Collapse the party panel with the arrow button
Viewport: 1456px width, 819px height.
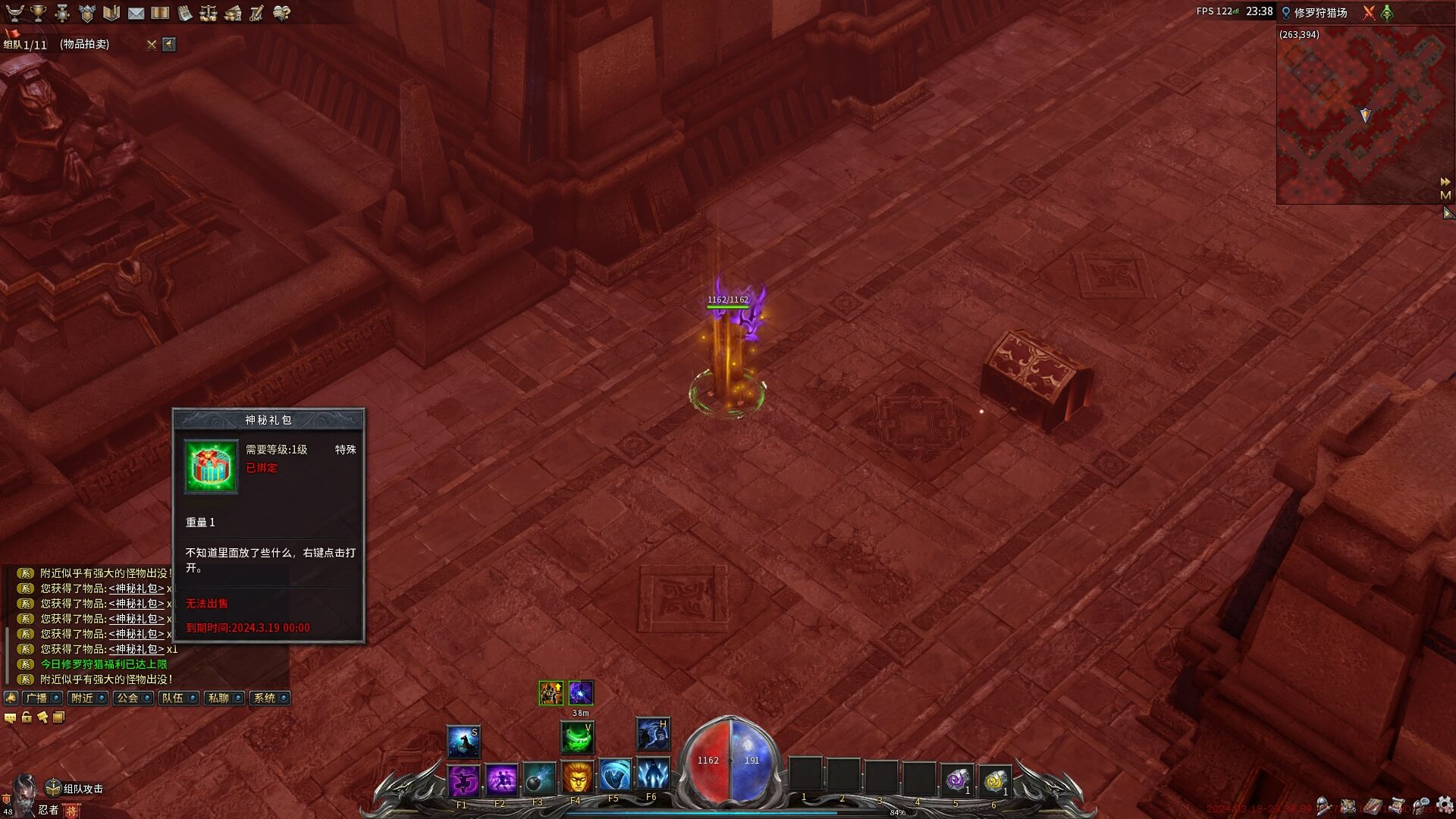(169, 45)
